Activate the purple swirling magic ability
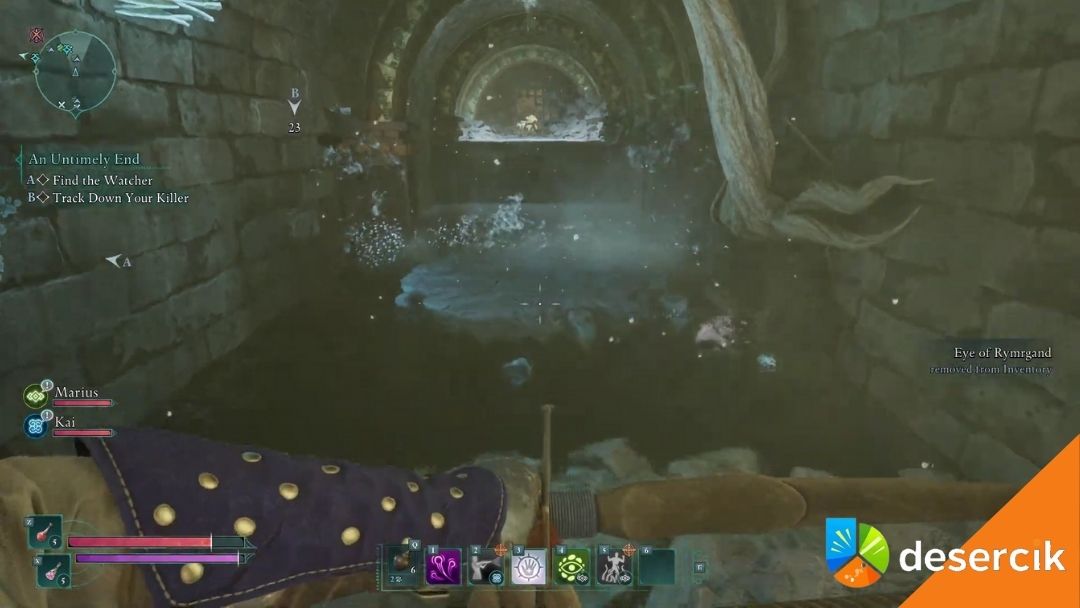 point(443,567)
